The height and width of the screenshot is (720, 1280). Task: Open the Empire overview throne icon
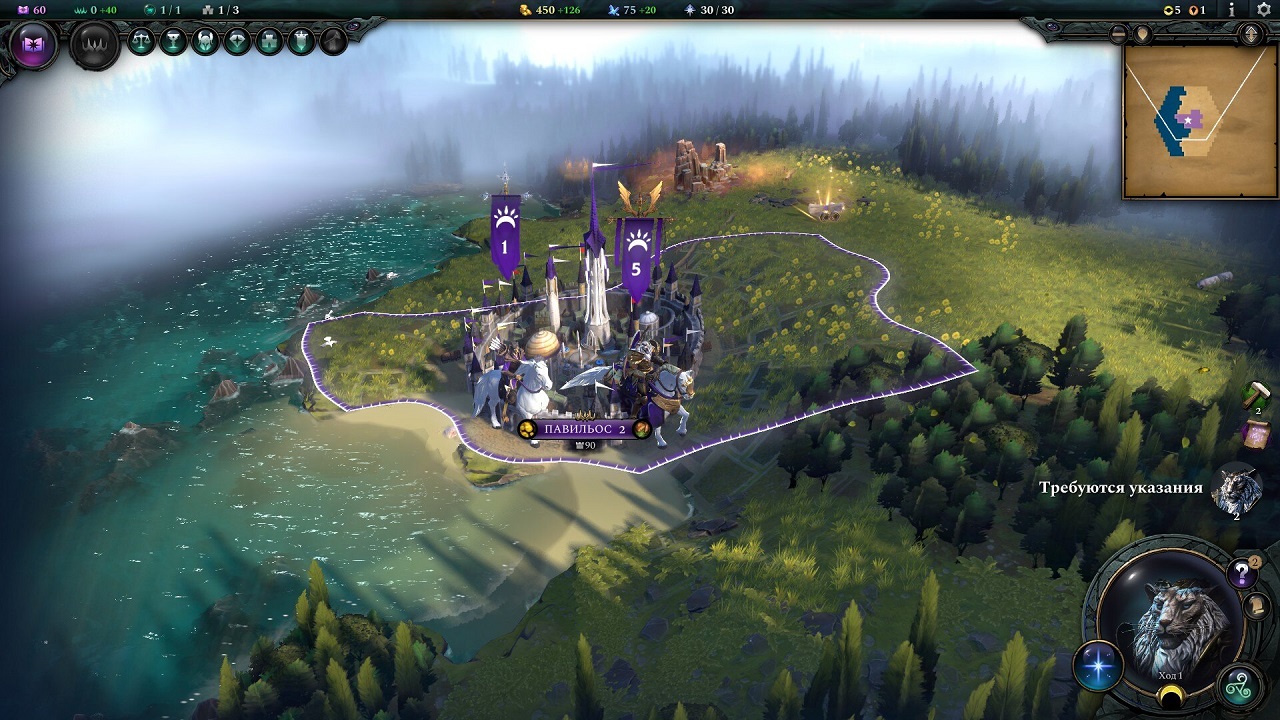pyautogui.click(x=92, y=42)
